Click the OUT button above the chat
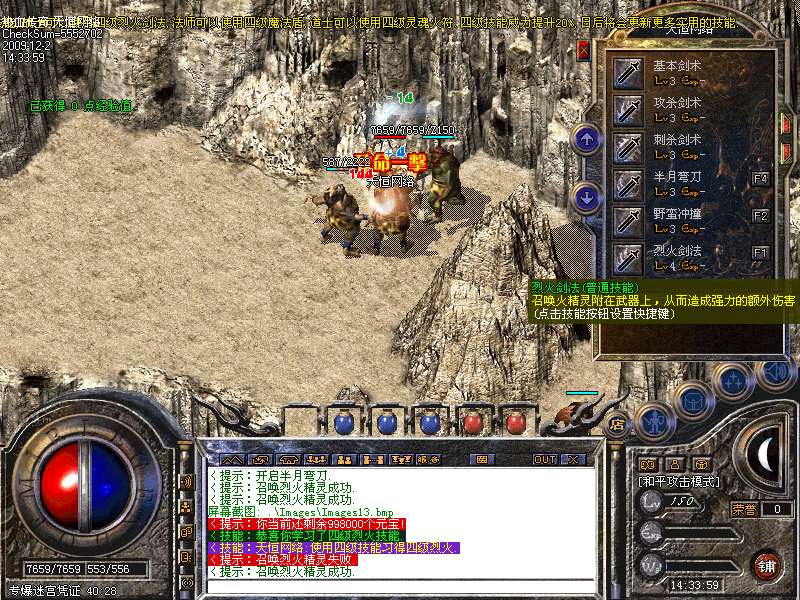Viewport: 800px width, 600px height. (x=544, y=459)
